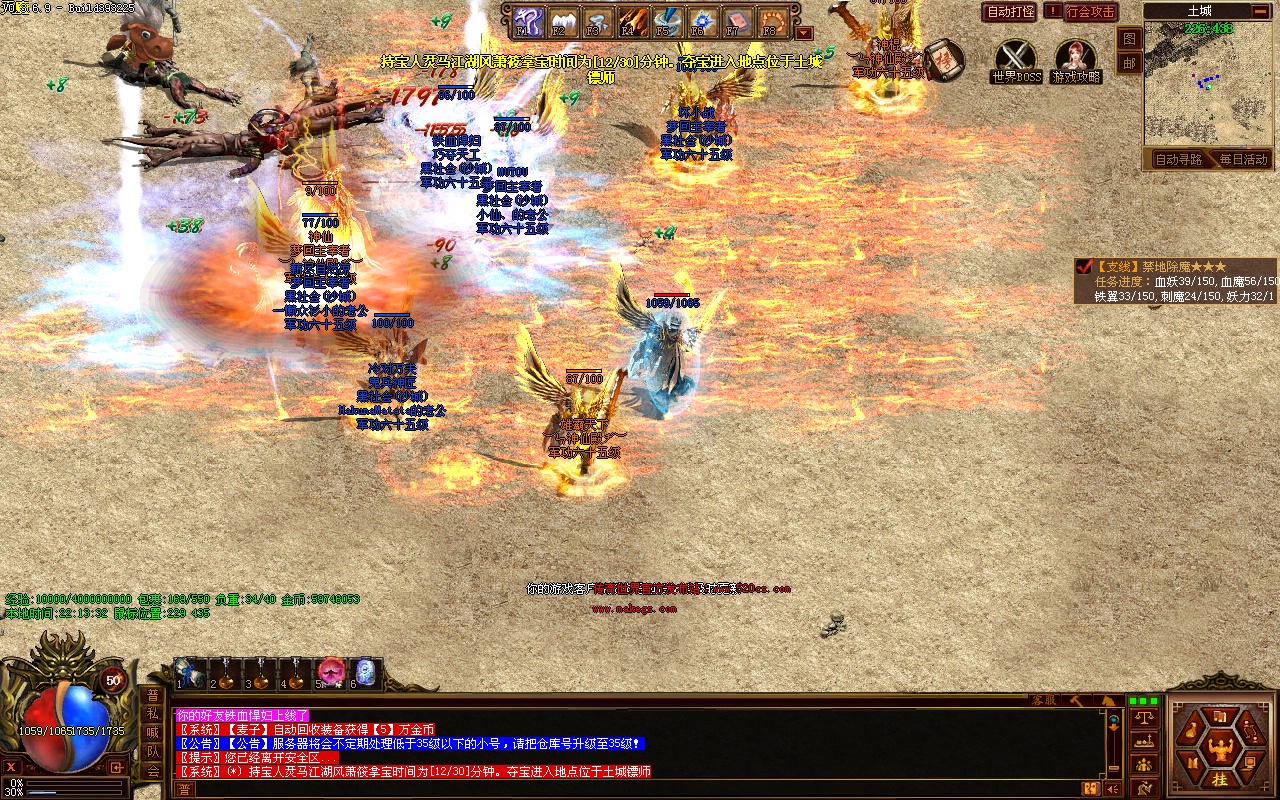Activate the F4 skill icon
1280x800 pixels.
coord(632,21)
